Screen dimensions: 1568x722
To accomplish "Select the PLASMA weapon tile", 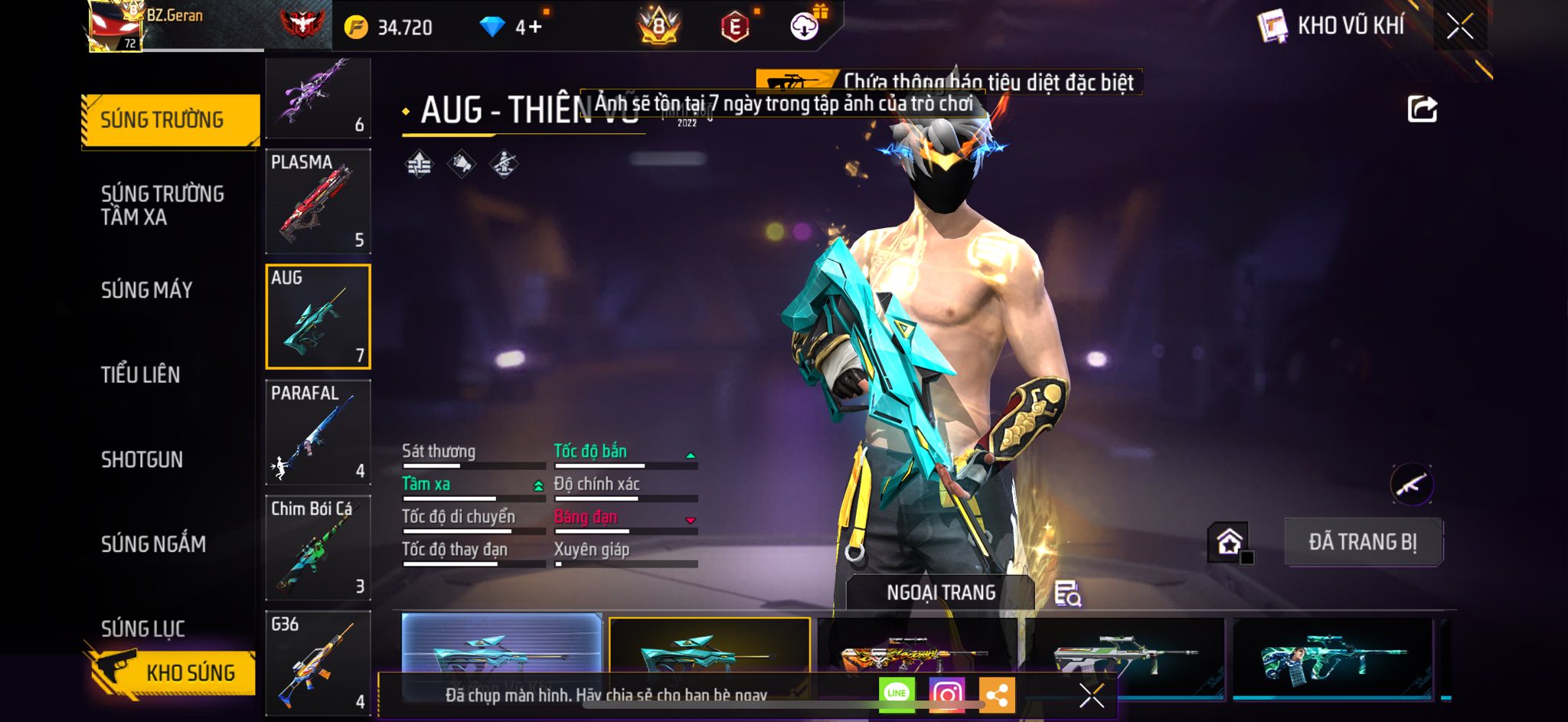I will pos(318,201).
